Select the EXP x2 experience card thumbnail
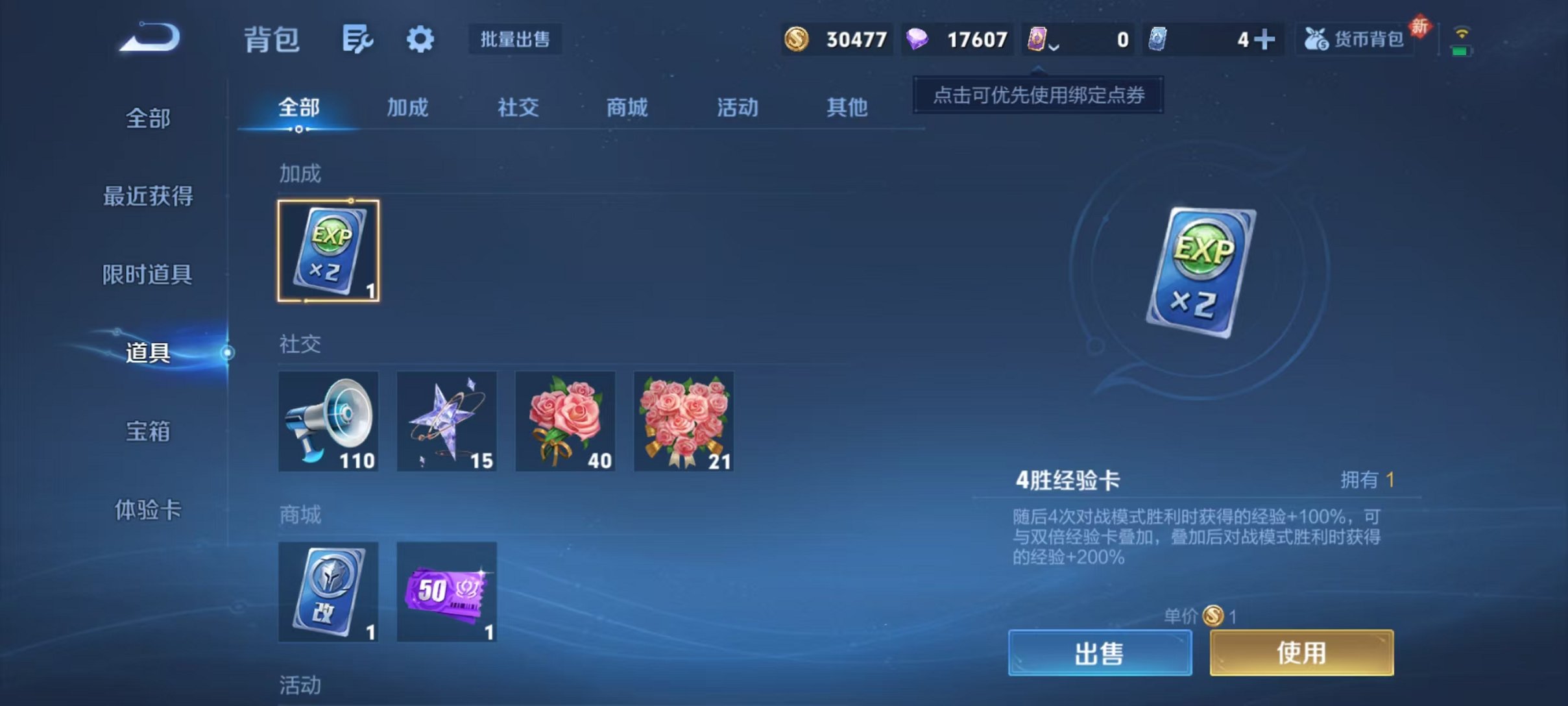The image size is (1568, 706). tap(328, 250)
